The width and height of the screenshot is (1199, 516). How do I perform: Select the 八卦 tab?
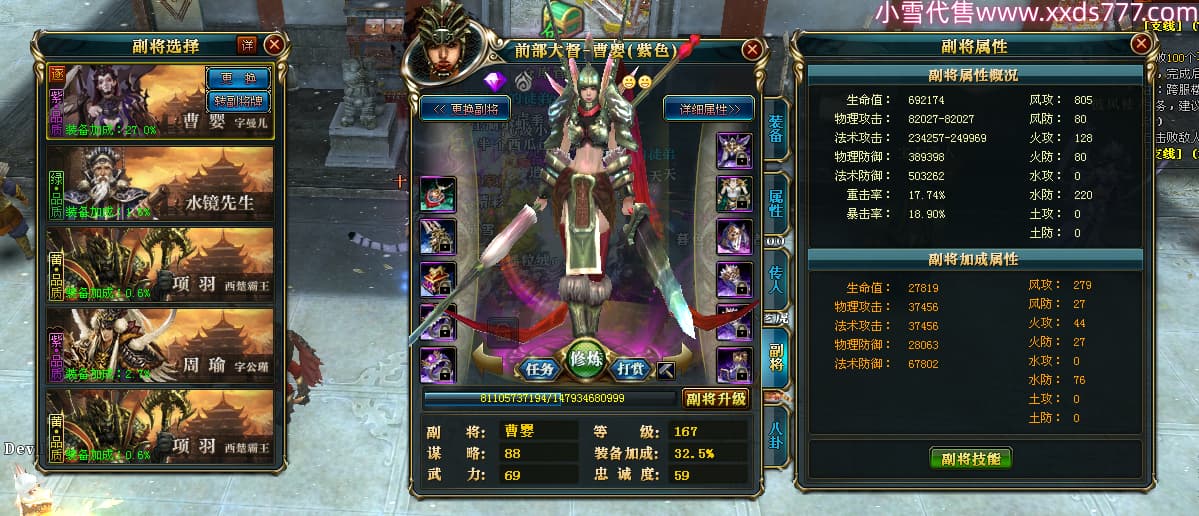775,437
